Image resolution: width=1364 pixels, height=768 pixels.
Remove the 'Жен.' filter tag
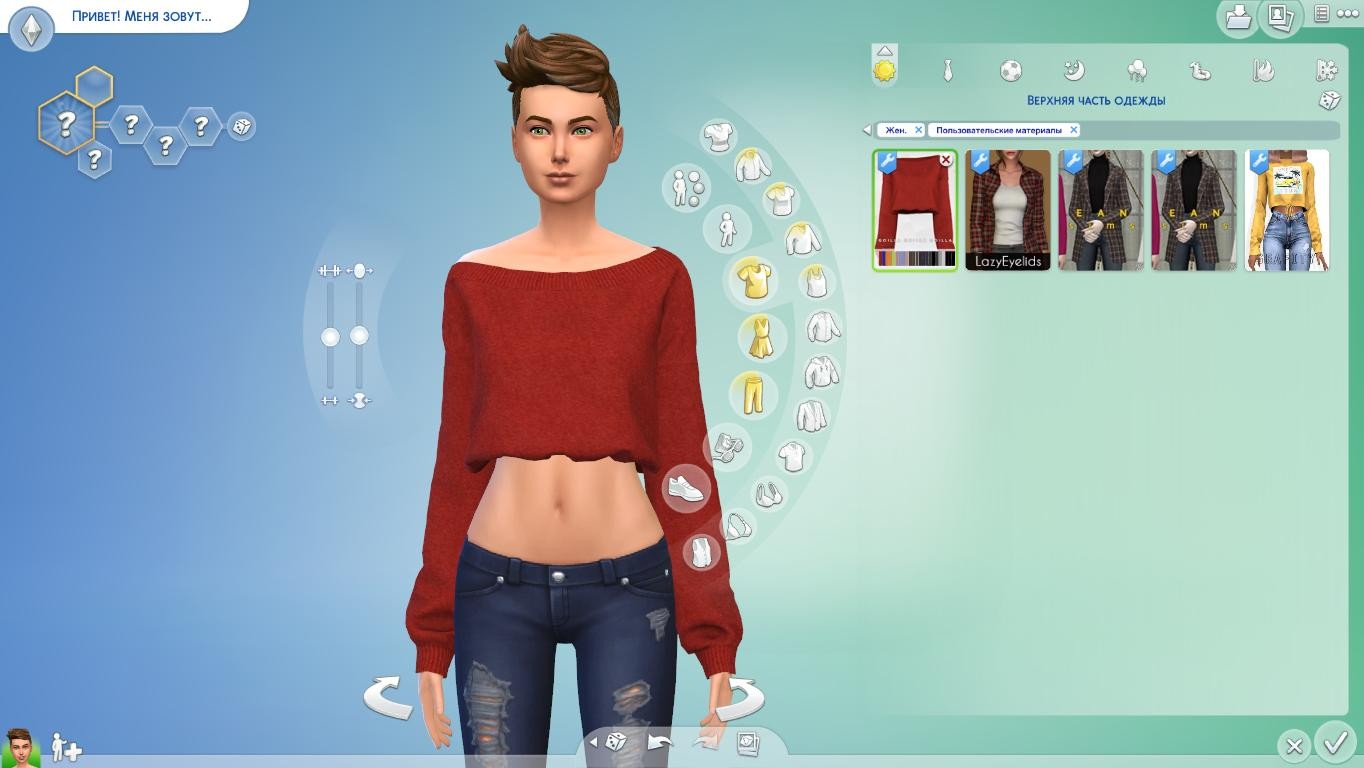(x=918, y=130)
